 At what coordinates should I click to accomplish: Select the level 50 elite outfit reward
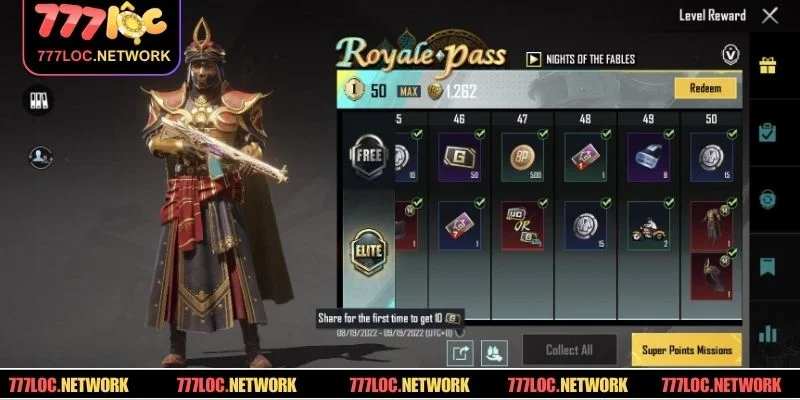(x=712, y=222)
